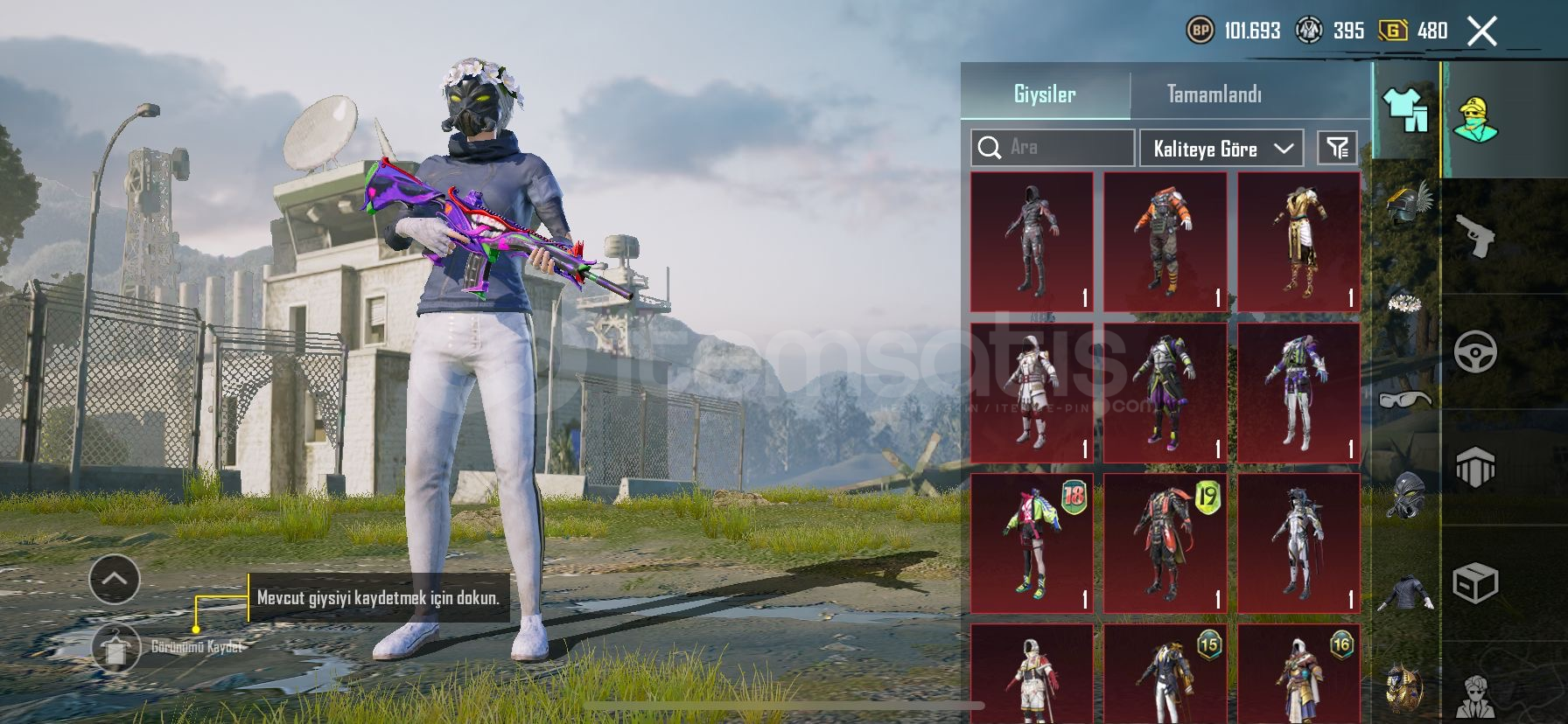Viewport: 1568px width, 724px height.
Task: Select the character outfits category icon
Action: (1475, 120)
